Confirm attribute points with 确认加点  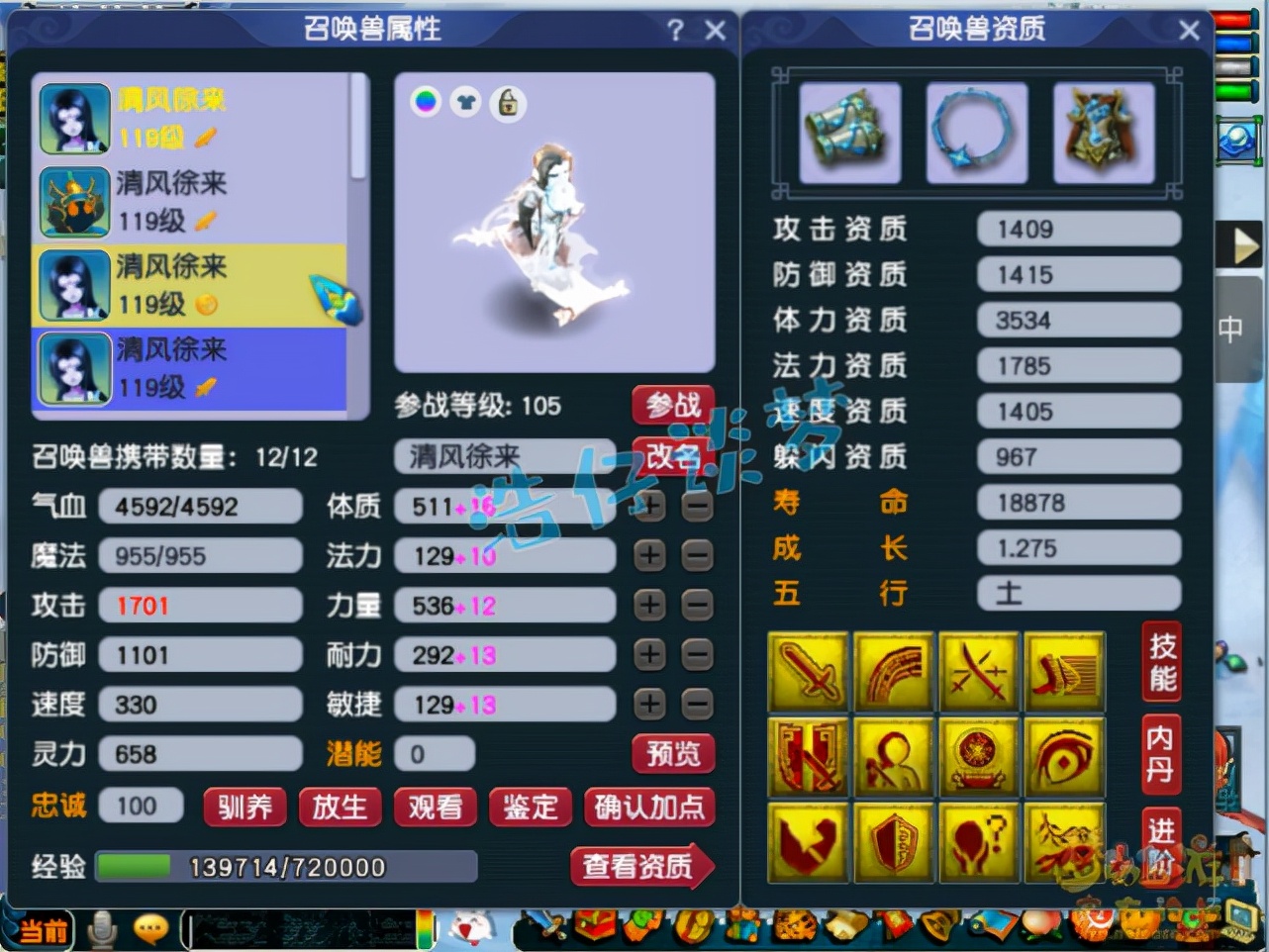coord(649,809)
